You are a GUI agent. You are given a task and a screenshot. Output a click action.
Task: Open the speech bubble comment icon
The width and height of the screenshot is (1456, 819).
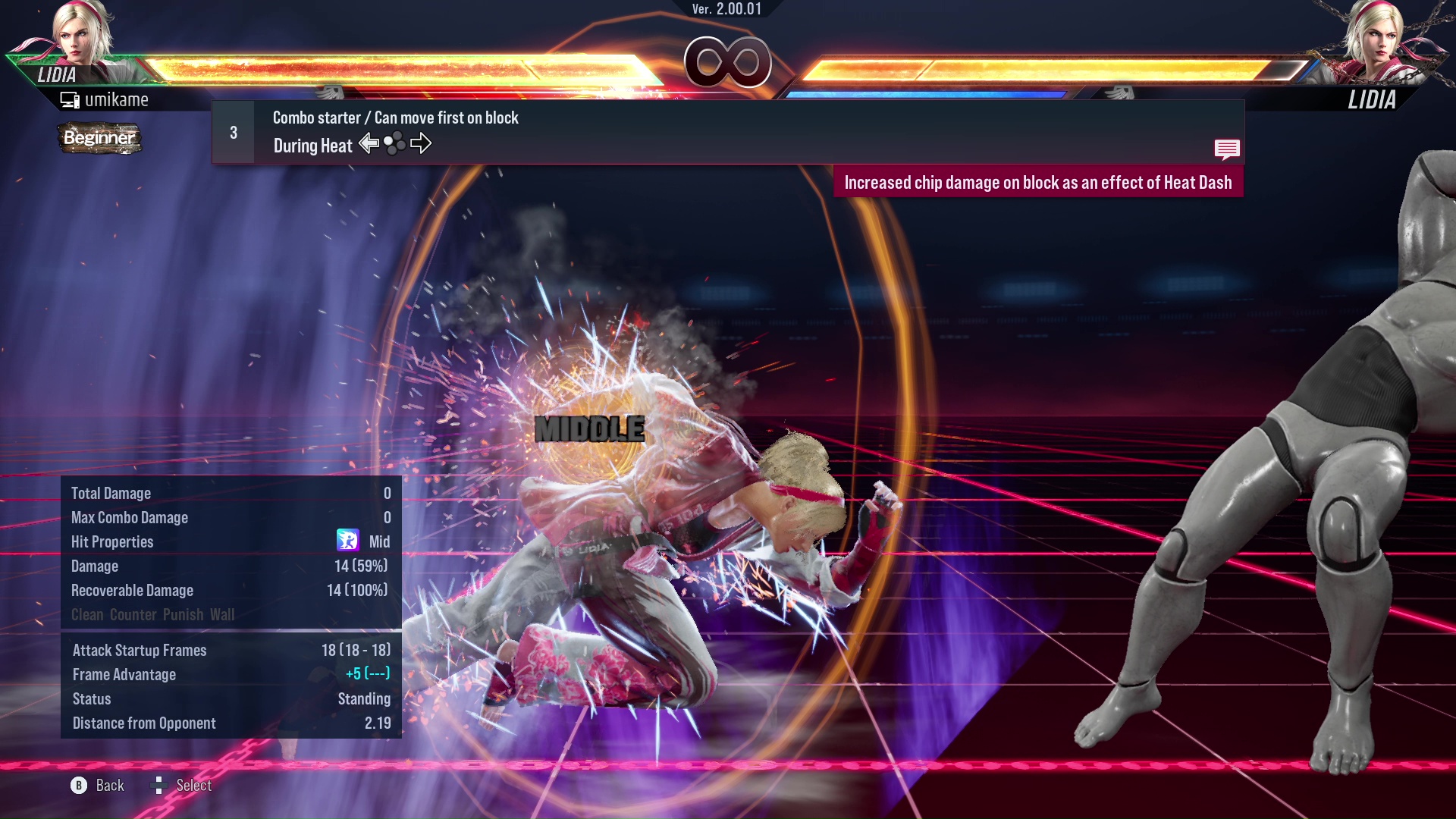point(1227,149)
